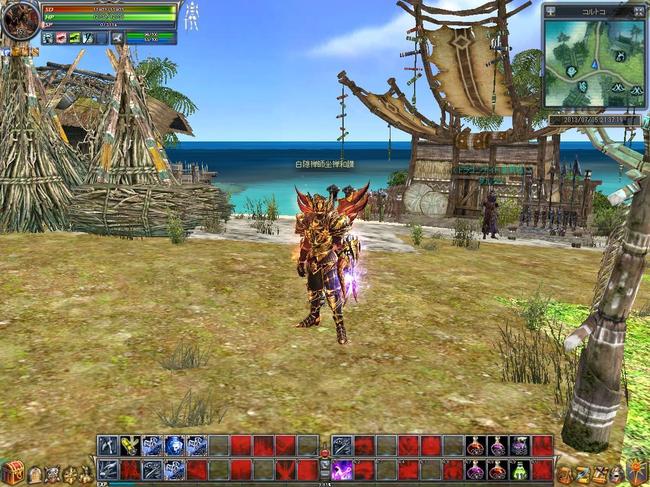650x487 pixels.
Task: Select the red lips status icon
Action: [x=61, y=37]
